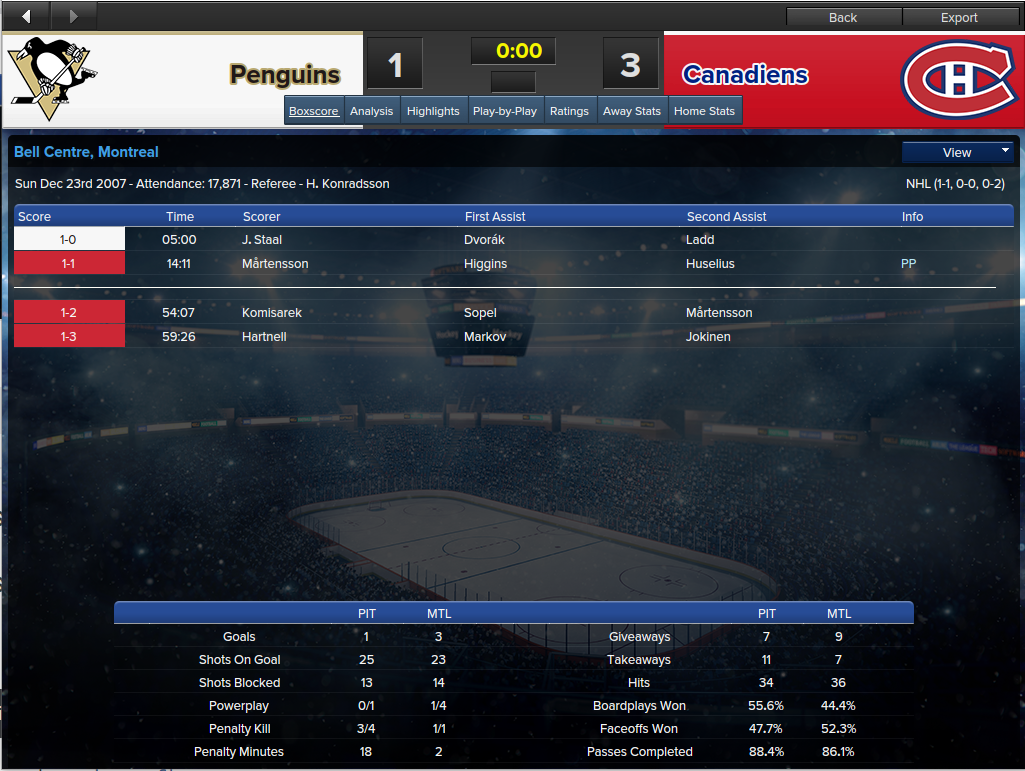Switch to the Analysis tab

371,111
